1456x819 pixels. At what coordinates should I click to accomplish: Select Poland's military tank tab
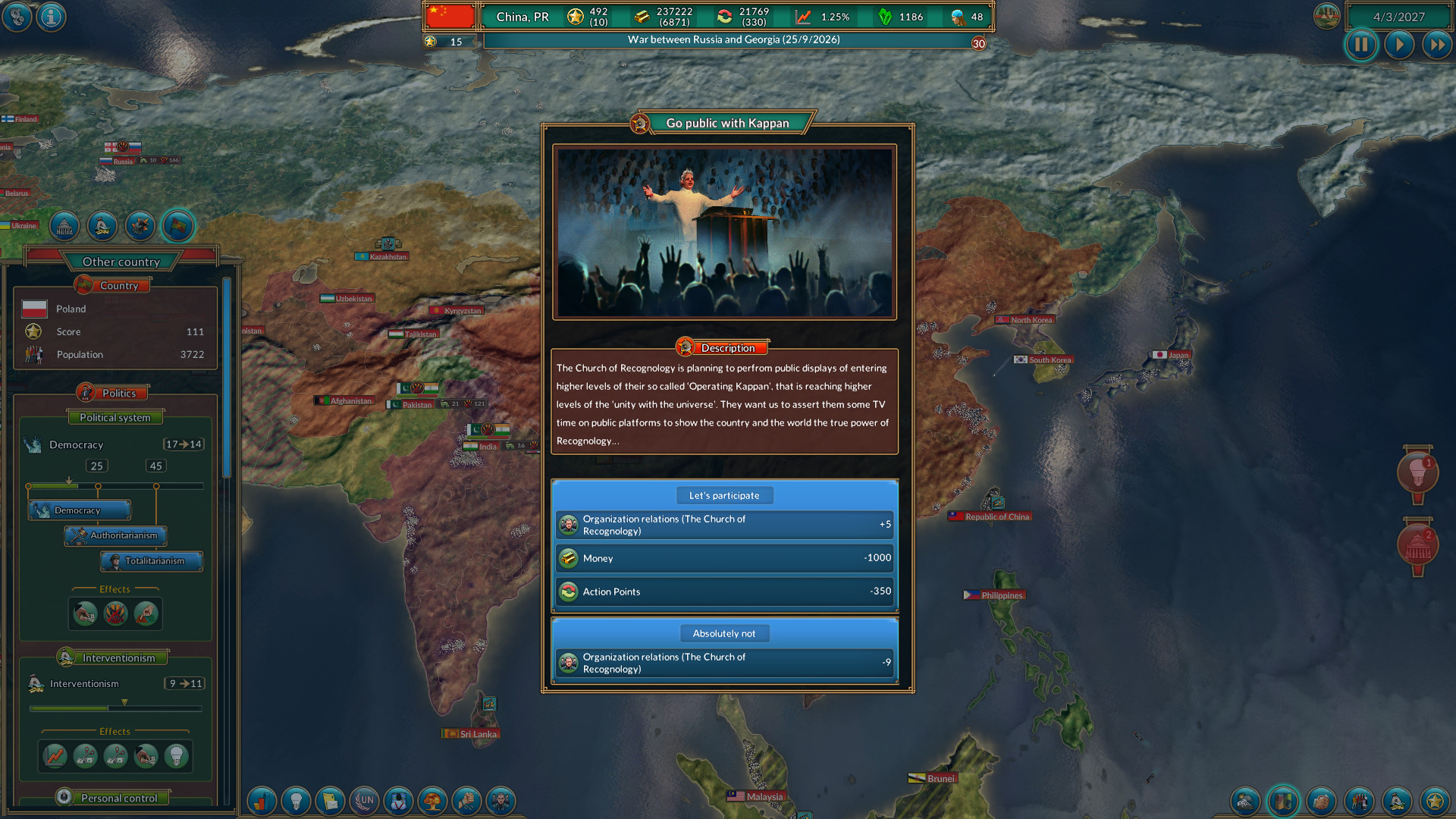[140, 226]
